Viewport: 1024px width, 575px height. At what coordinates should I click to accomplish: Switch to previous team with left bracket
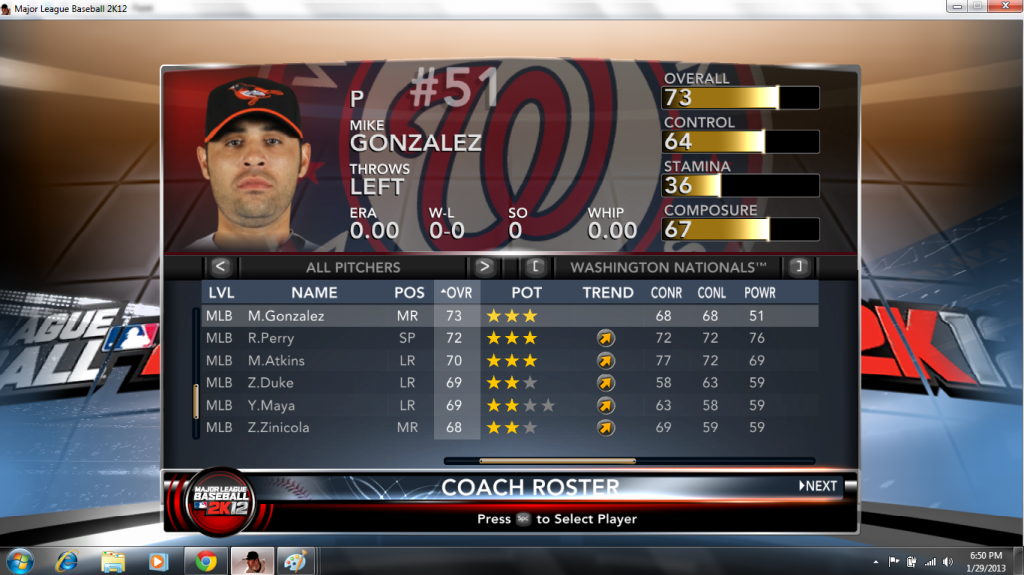[x=535, y=267]
